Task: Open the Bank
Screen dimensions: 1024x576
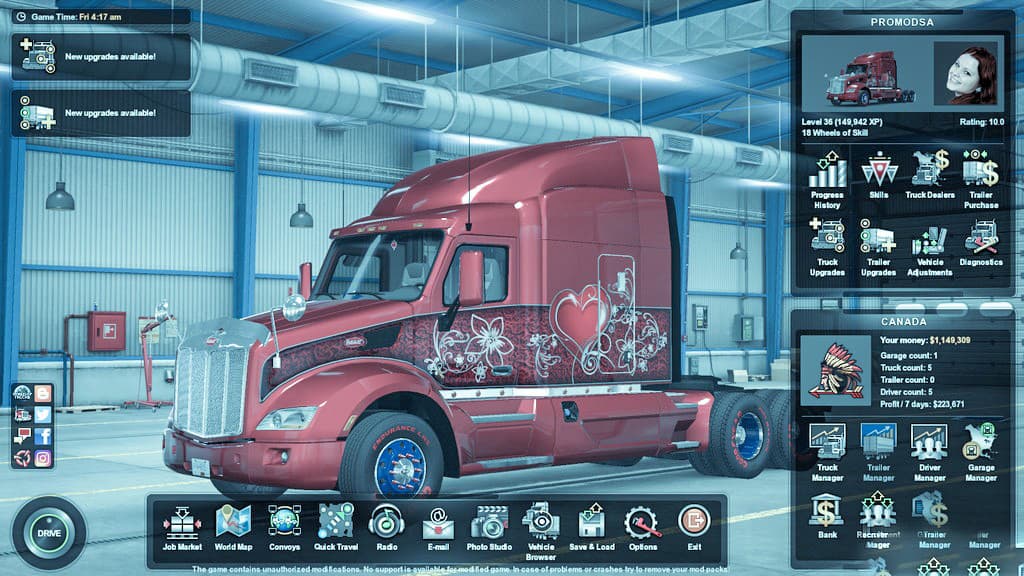Action: [x=827, y=514]
